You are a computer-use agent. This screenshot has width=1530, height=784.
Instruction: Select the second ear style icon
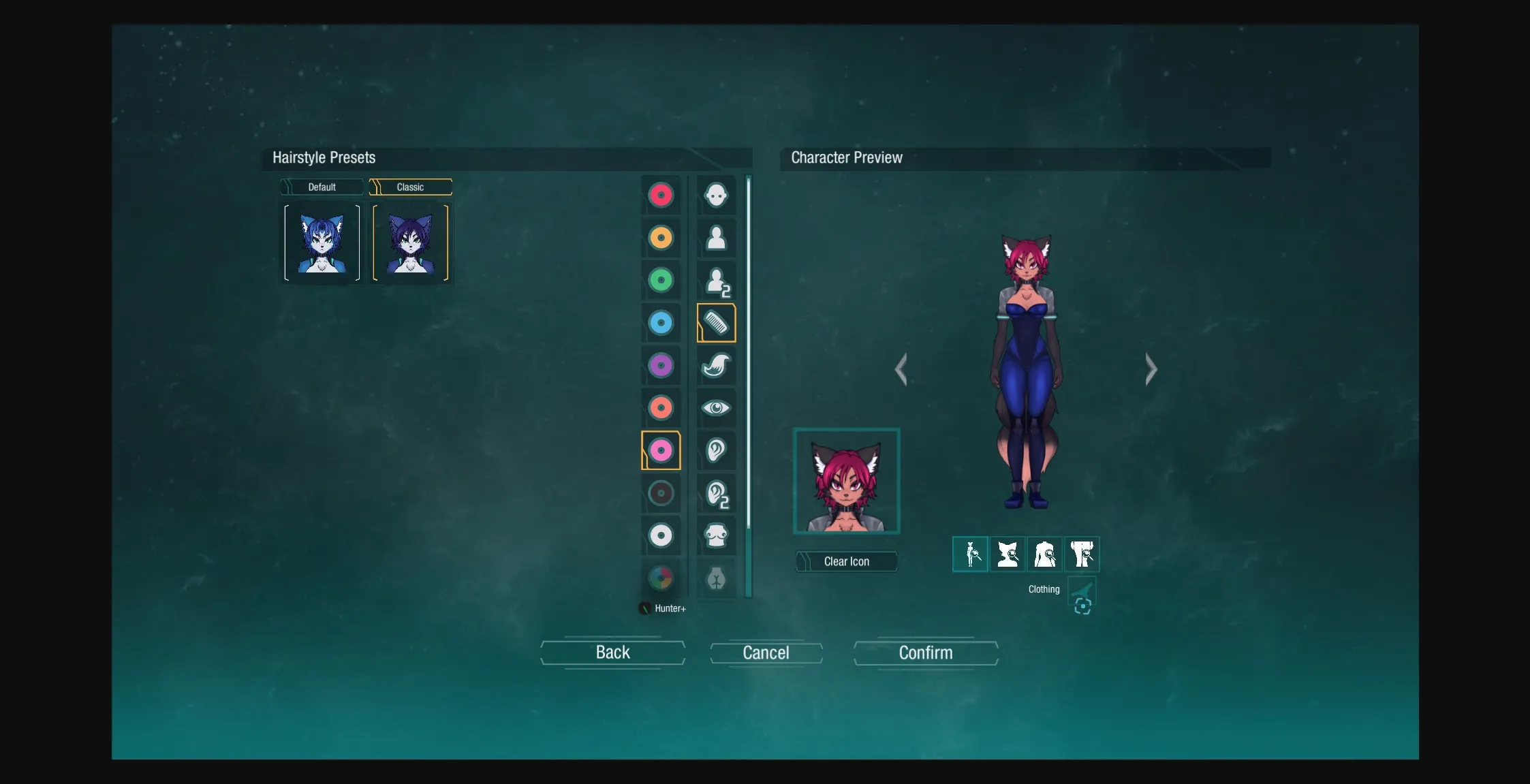716,493
